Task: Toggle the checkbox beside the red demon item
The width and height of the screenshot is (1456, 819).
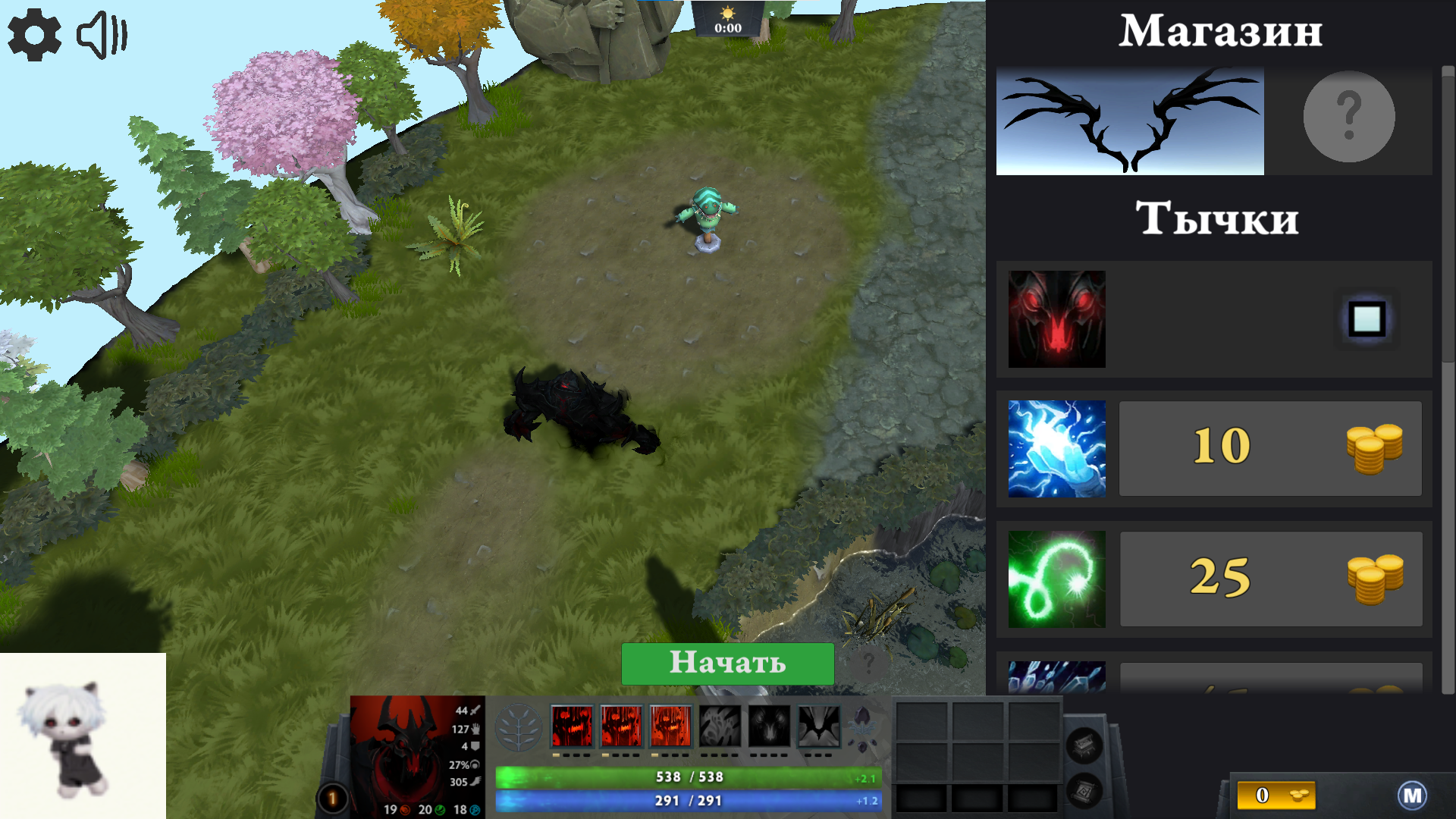Action: (x=1366, y=318)
